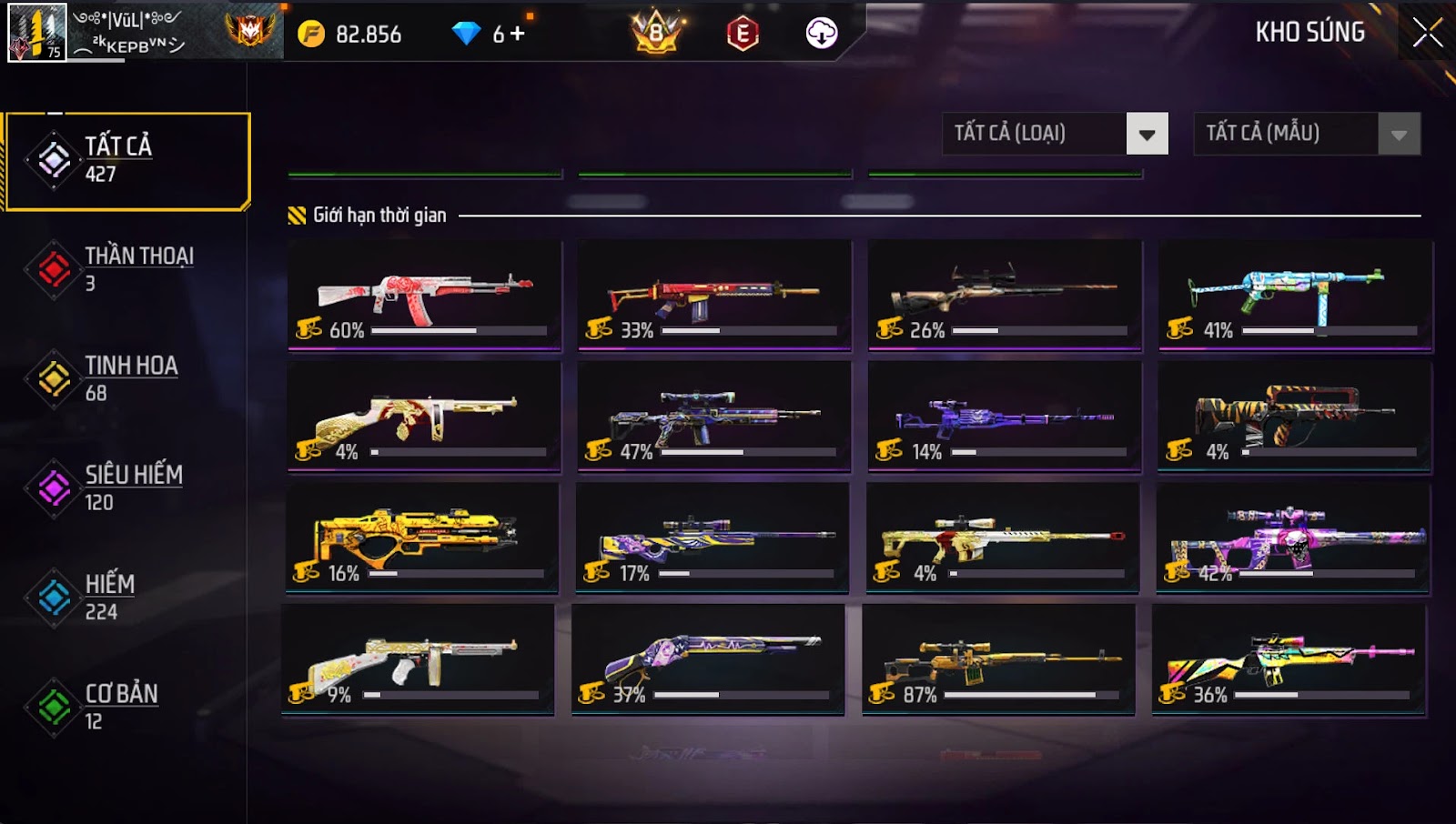Open the red E hexagon icon

[743, 34]
